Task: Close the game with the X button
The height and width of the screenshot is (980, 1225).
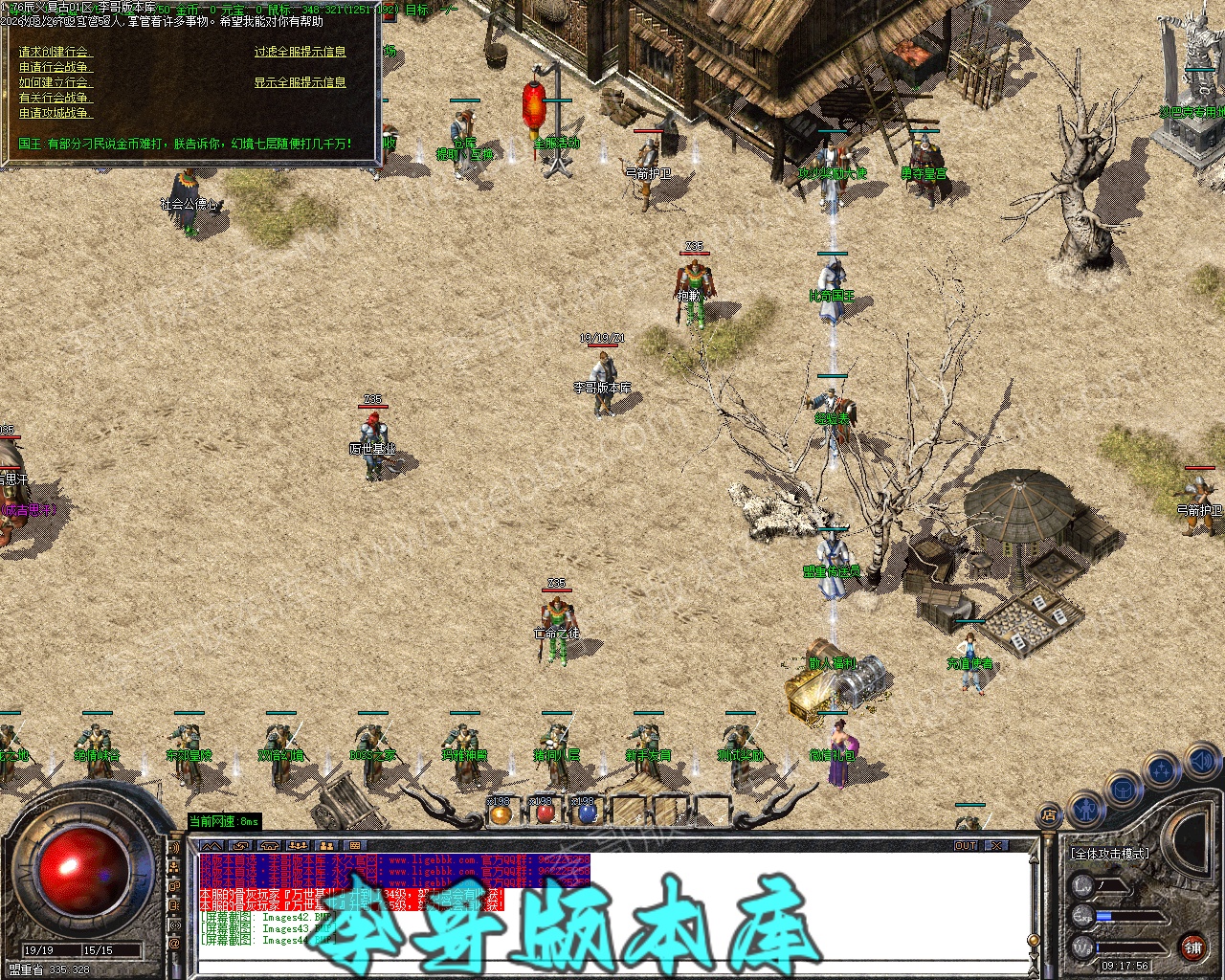Action: 997,846
